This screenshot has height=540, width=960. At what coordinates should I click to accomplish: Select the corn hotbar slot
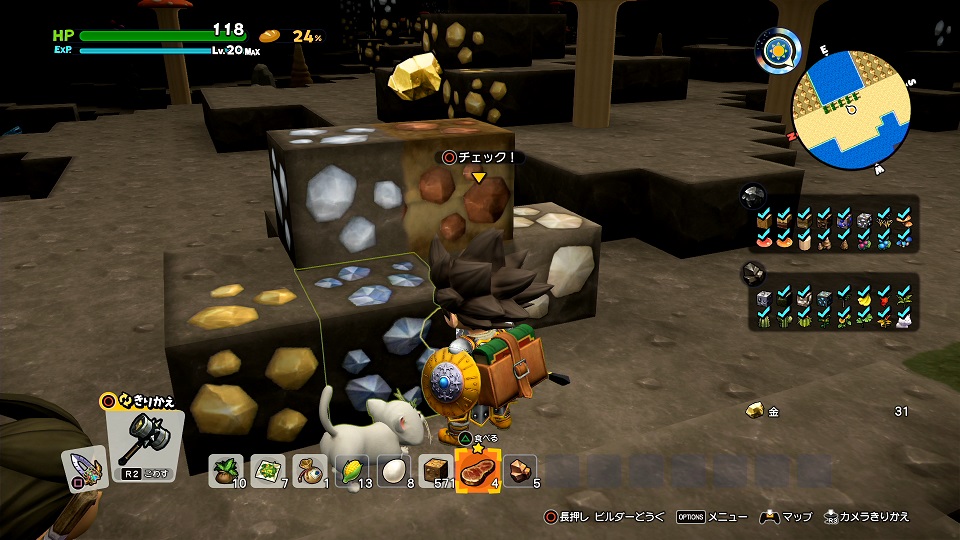pos(350,470)
